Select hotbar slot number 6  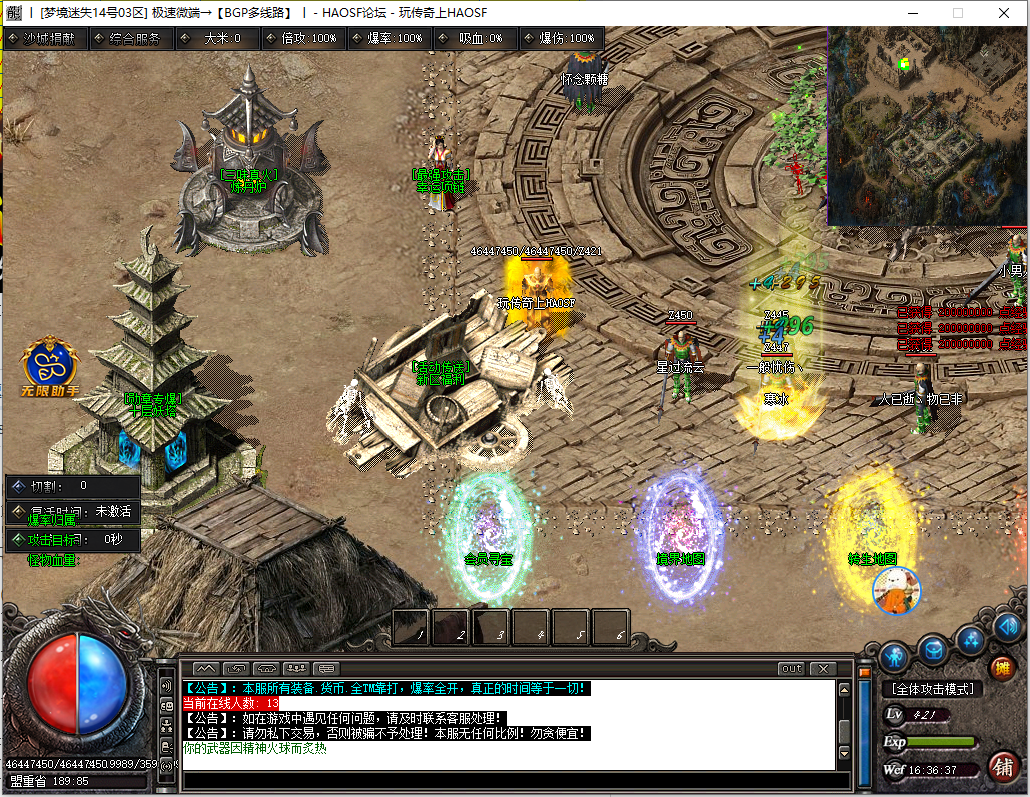[611, 627]
